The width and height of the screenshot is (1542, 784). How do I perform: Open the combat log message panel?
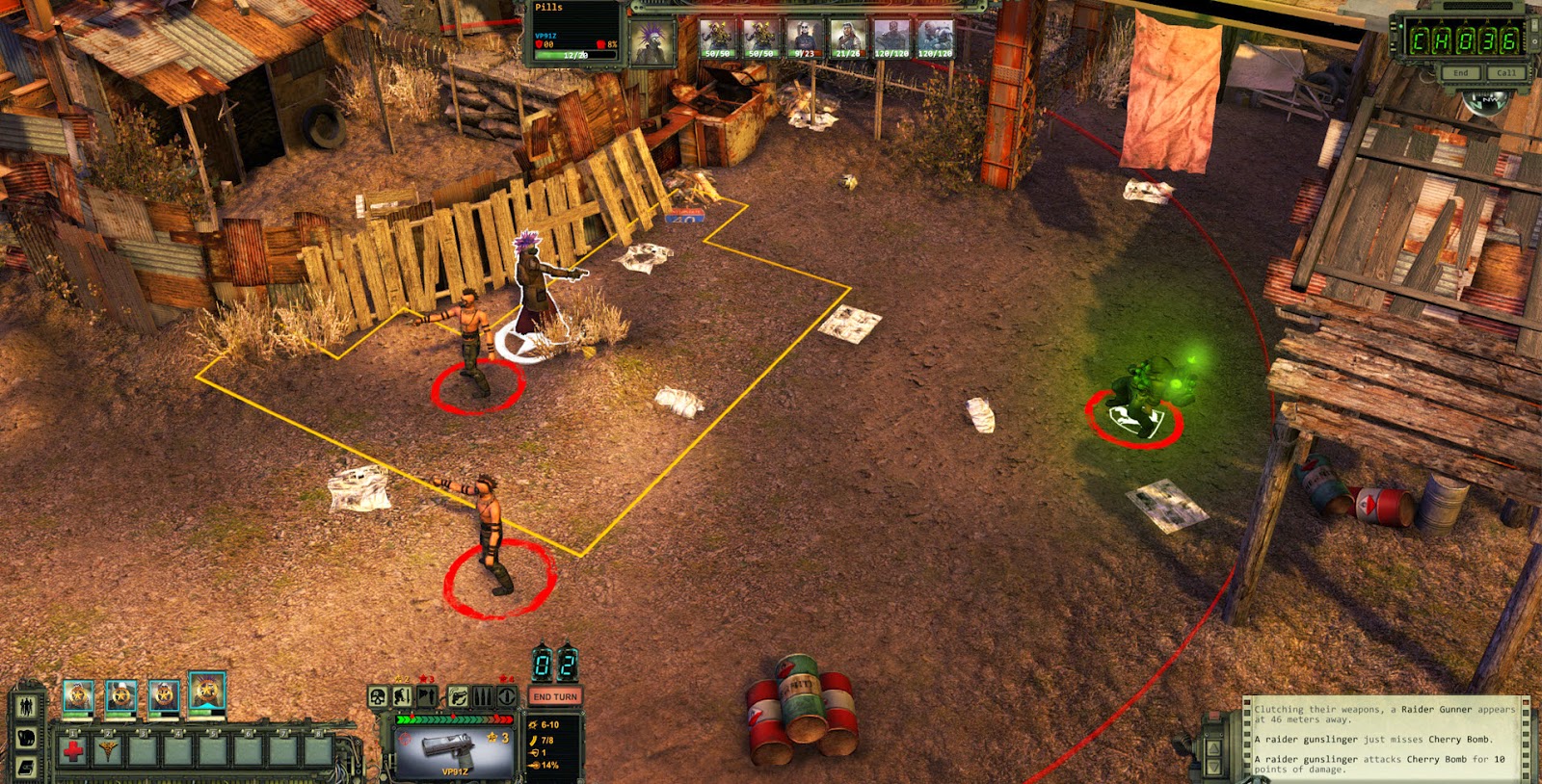click(x=1385, y=738)
